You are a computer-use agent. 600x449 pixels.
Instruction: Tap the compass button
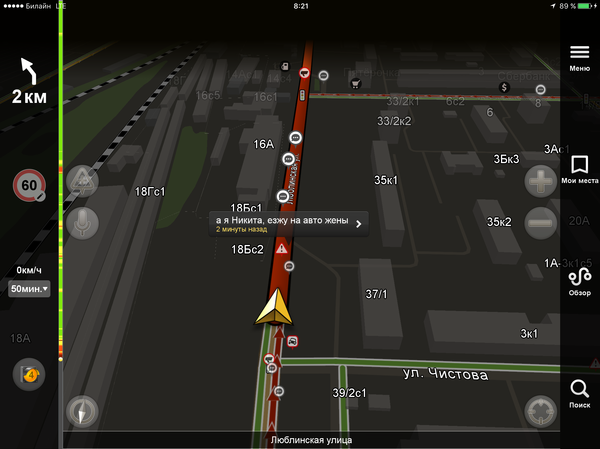coord(82,412)
